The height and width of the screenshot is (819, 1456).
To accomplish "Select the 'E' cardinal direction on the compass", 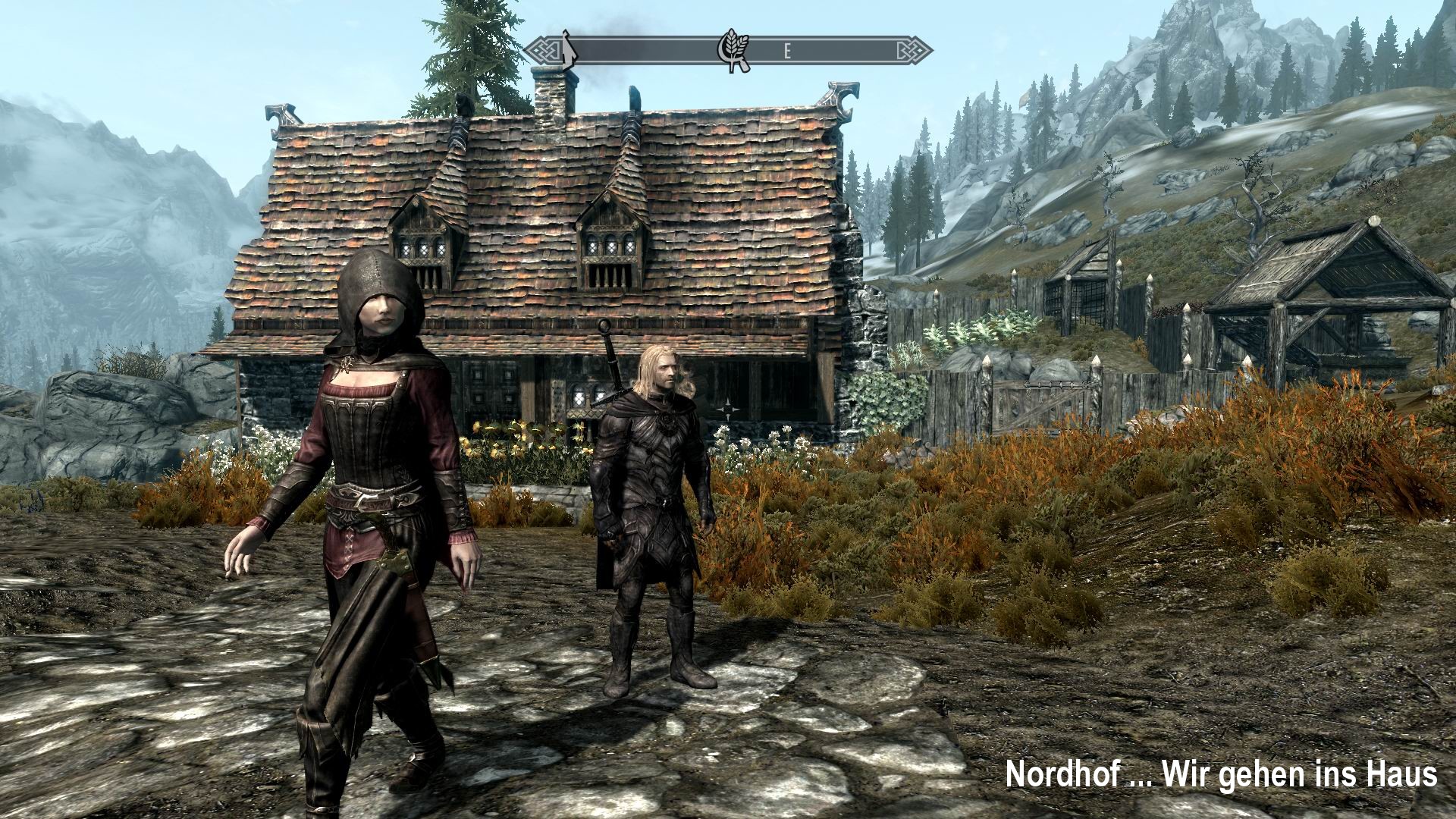I will (x=786, y=52).
